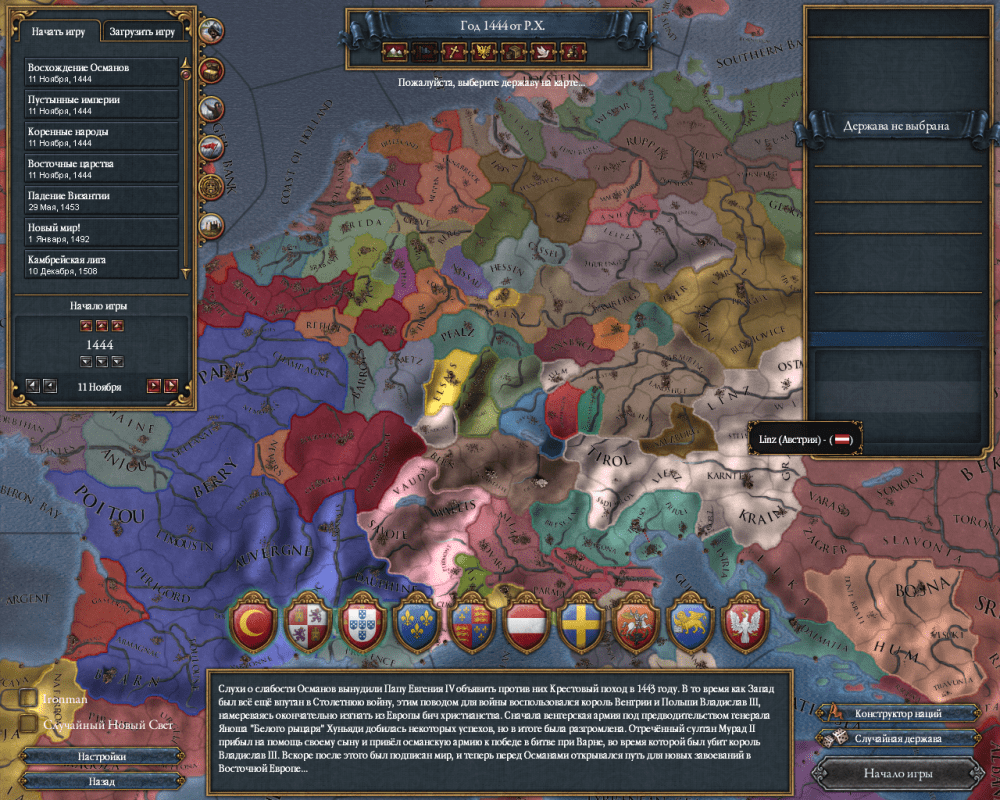The image size is (1000, 800).
Task: Select the Восхождение Османов bookmark
Action: click(x=102, y=71)
